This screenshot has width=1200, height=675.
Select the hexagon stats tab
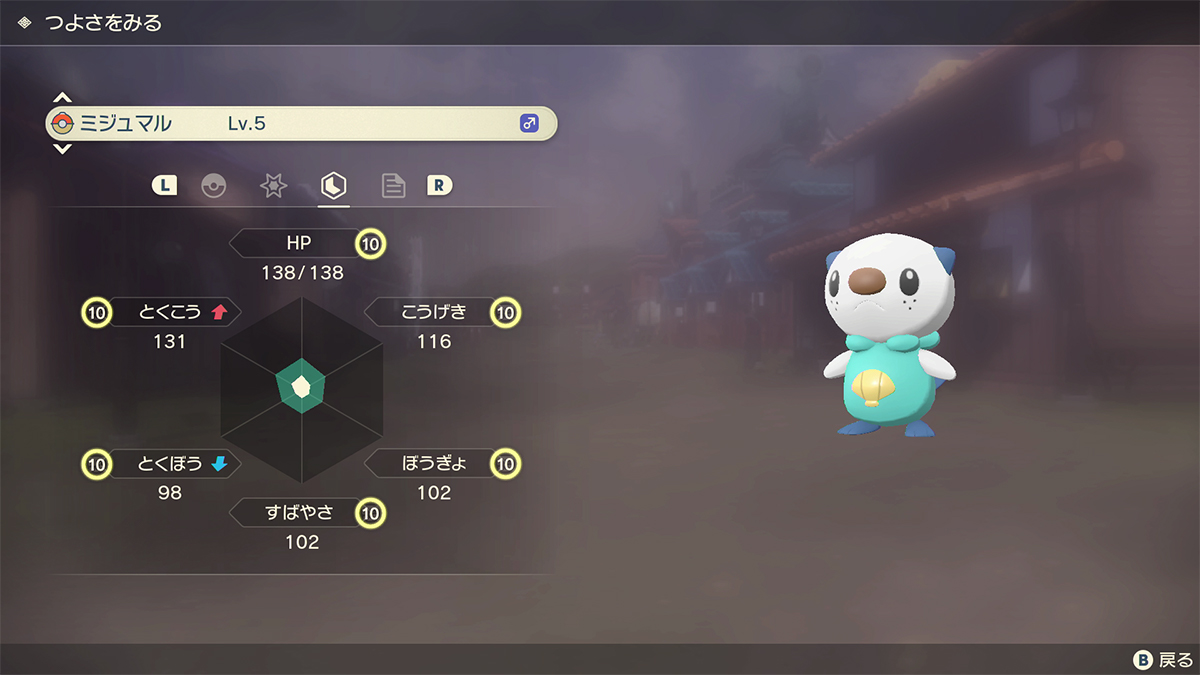(333, 185)
